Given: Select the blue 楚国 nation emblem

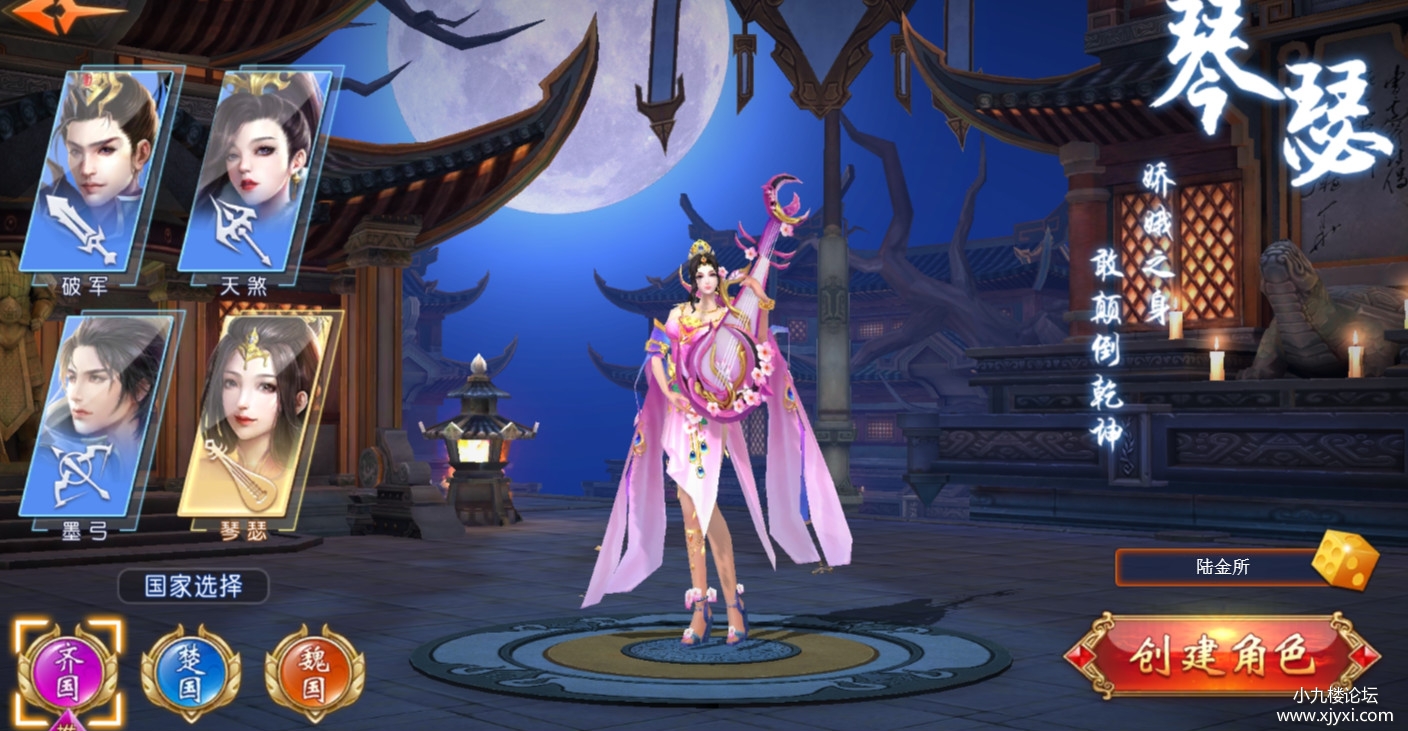Looking at the screenshot, I should point(191,672).
